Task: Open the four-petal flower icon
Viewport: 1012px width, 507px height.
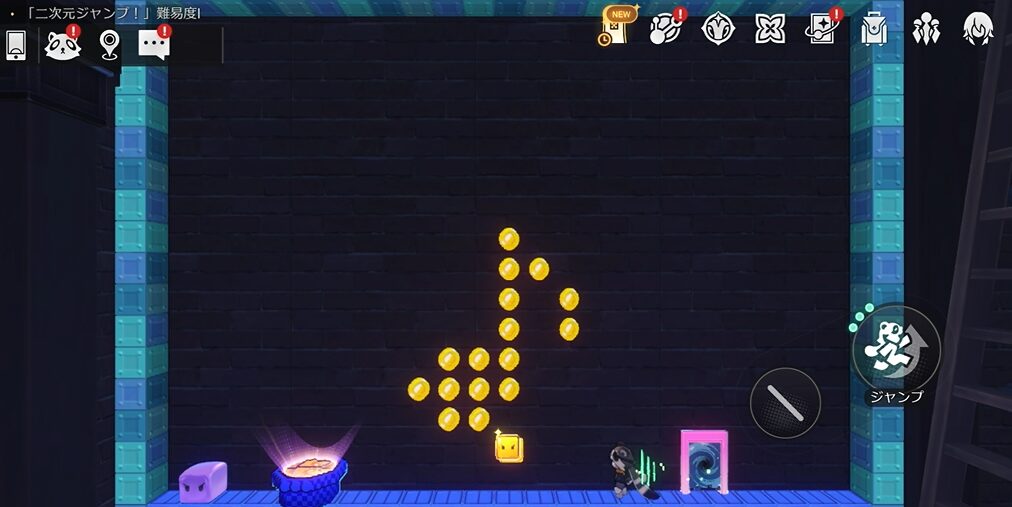Action: pos(769,28)
